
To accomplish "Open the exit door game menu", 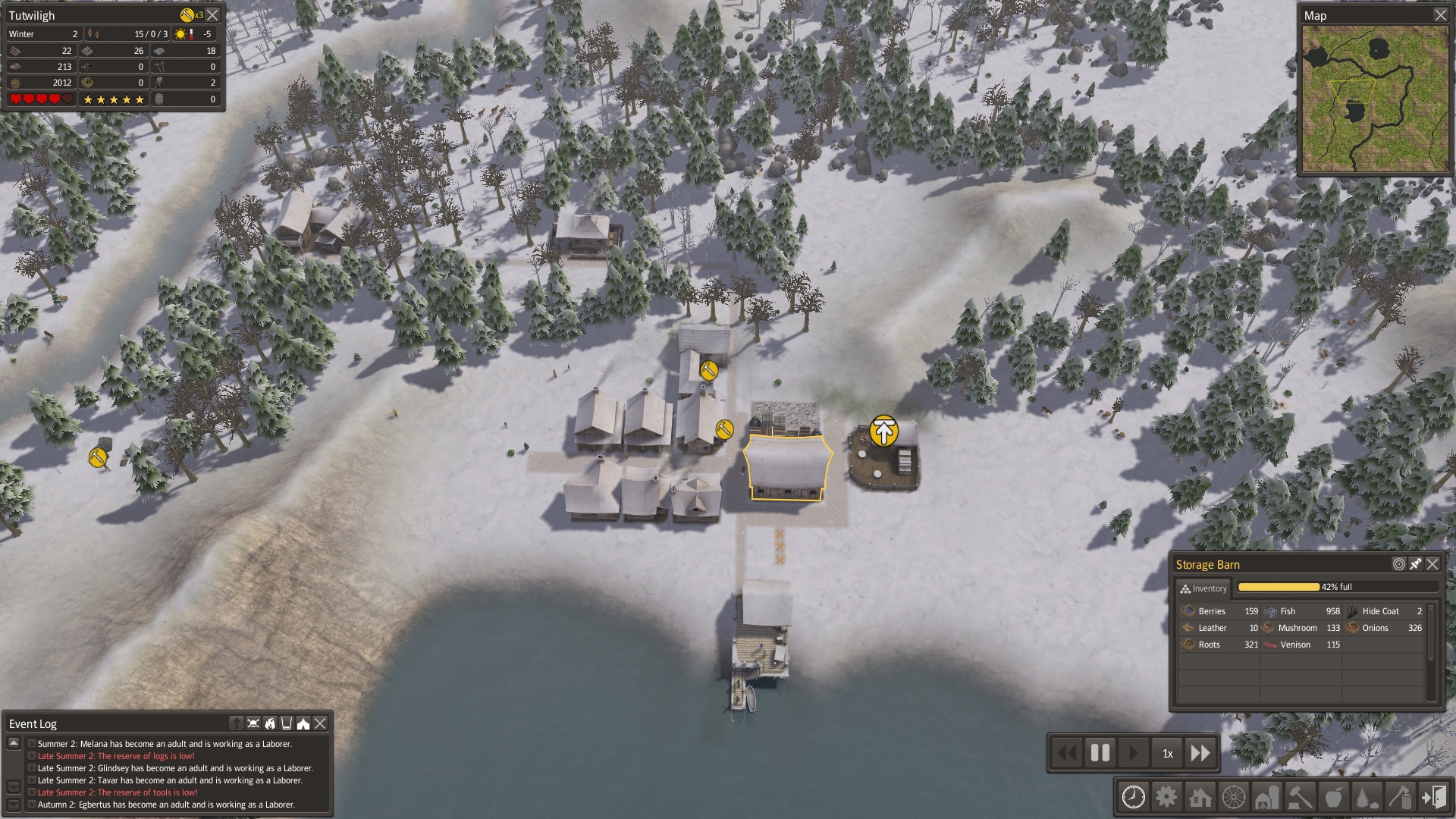I will coord(1433,797).
